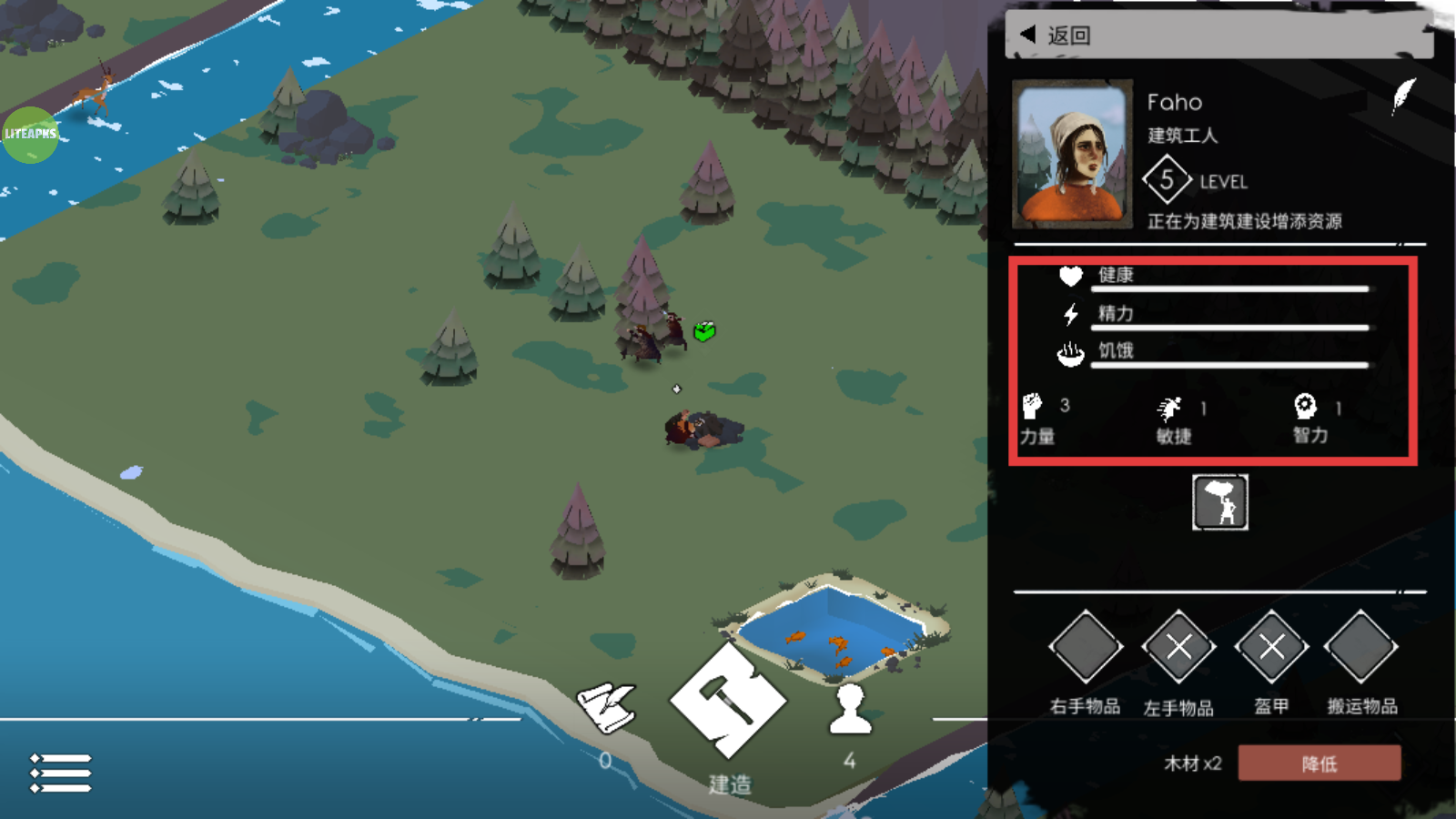Image resolution: width=1456 pixels, height=819 pixels.
Task: Select the 盔甲 armor slot
Action: (1271, 647)
